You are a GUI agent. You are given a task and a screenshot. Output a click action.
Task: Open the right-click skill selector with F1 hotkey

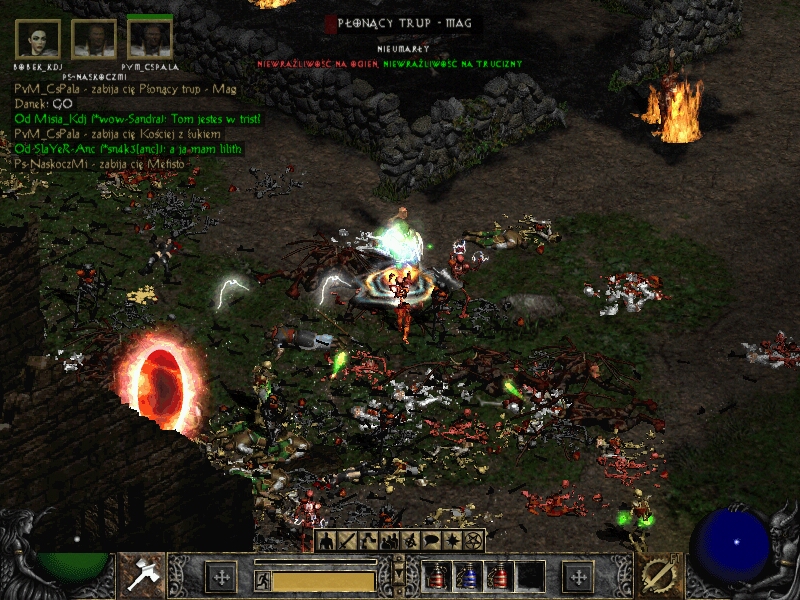[x=658, y=575]
